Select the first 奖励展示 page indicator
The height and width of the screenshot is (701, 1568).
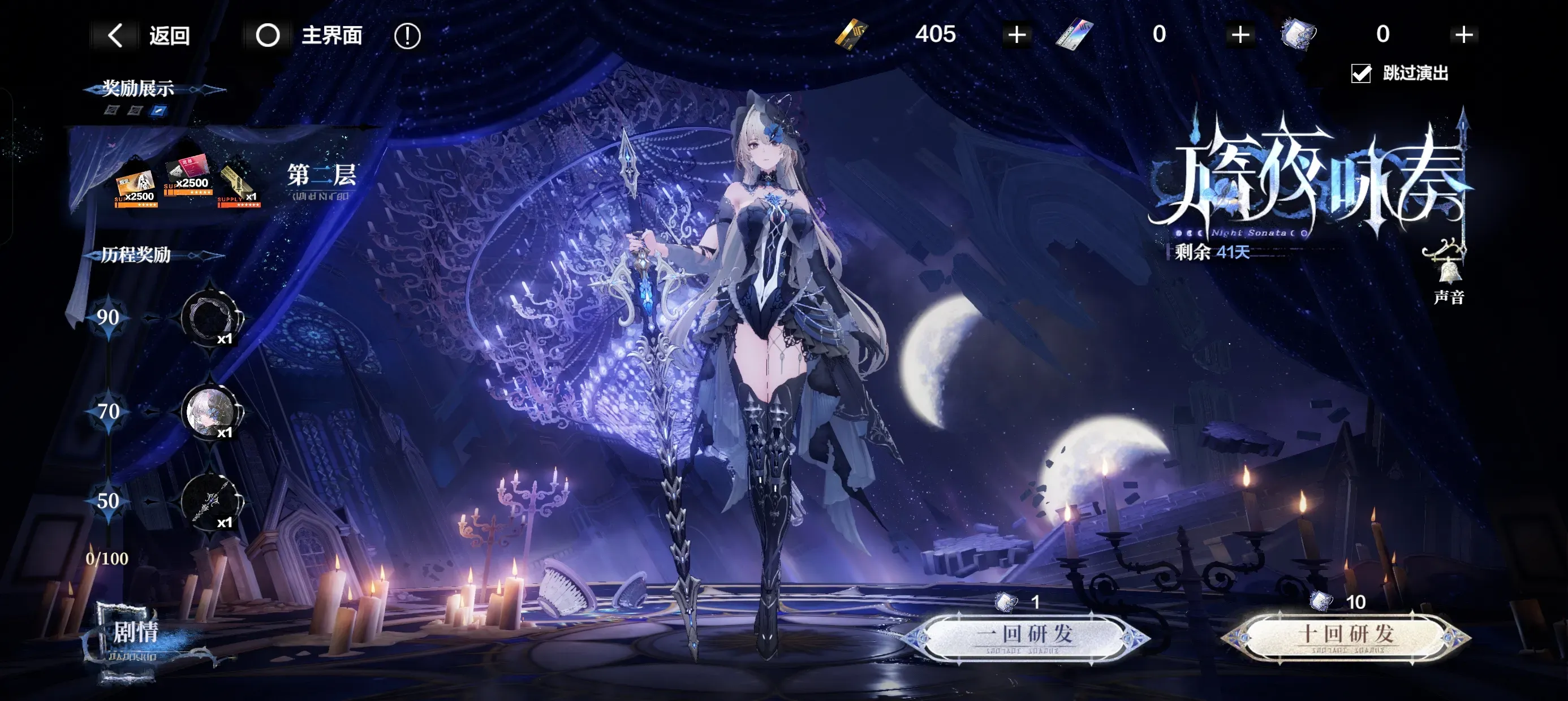(111, 110)
